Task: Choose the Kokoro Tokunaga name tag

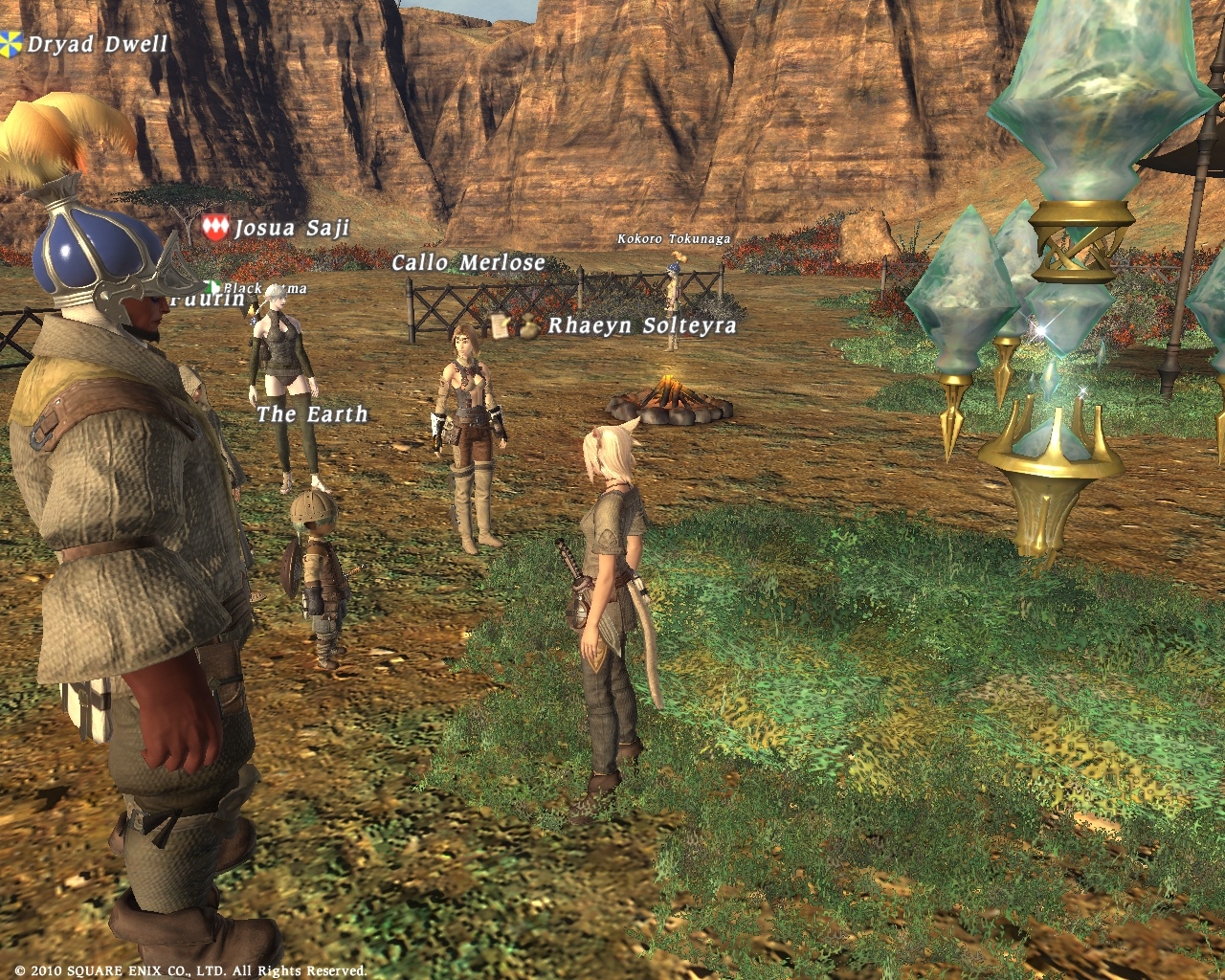Action: (x=674, y=238)
